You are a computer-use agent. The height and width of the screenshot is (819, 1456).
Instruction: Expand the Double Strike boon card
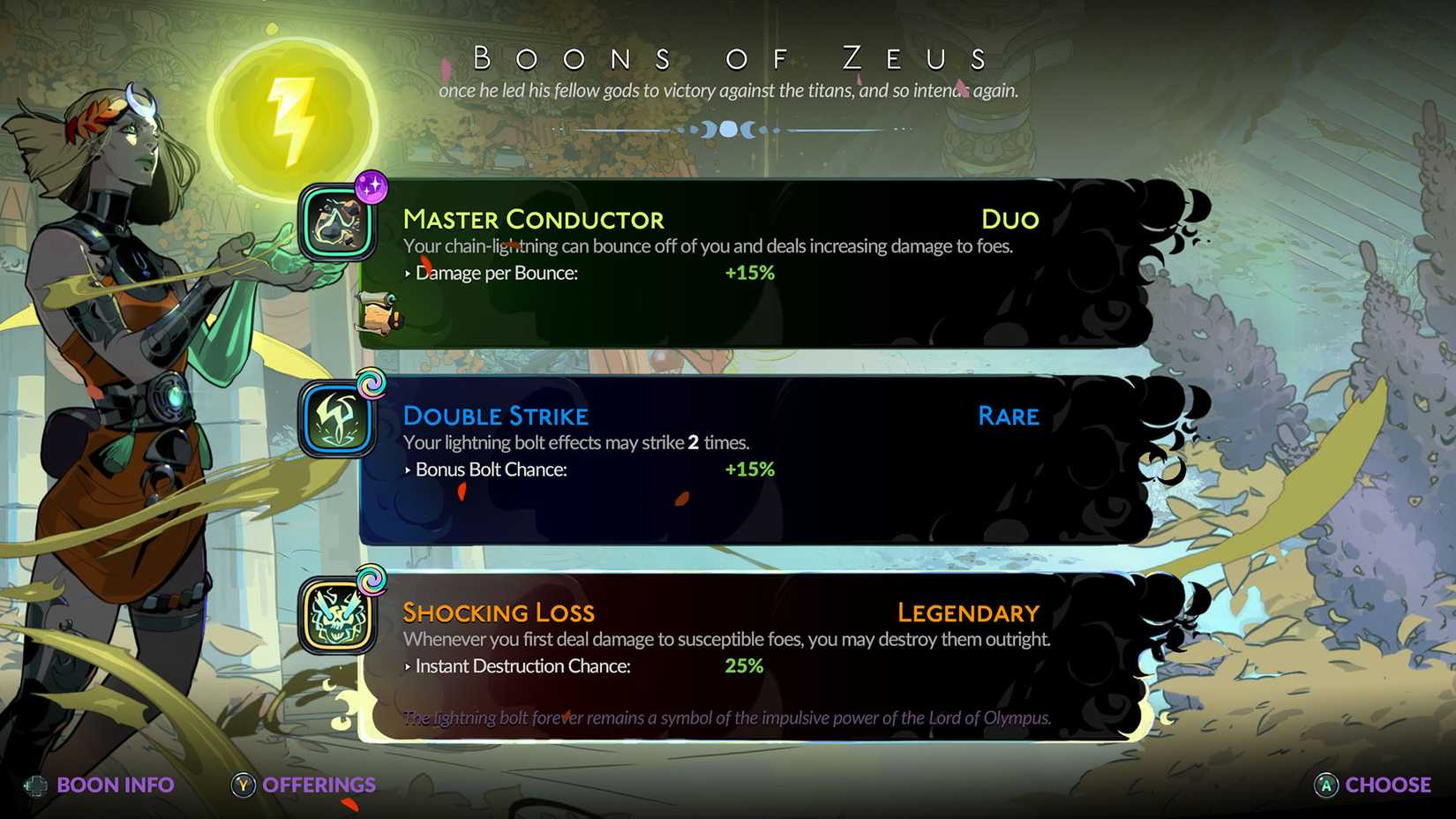[x=750, y=459]
